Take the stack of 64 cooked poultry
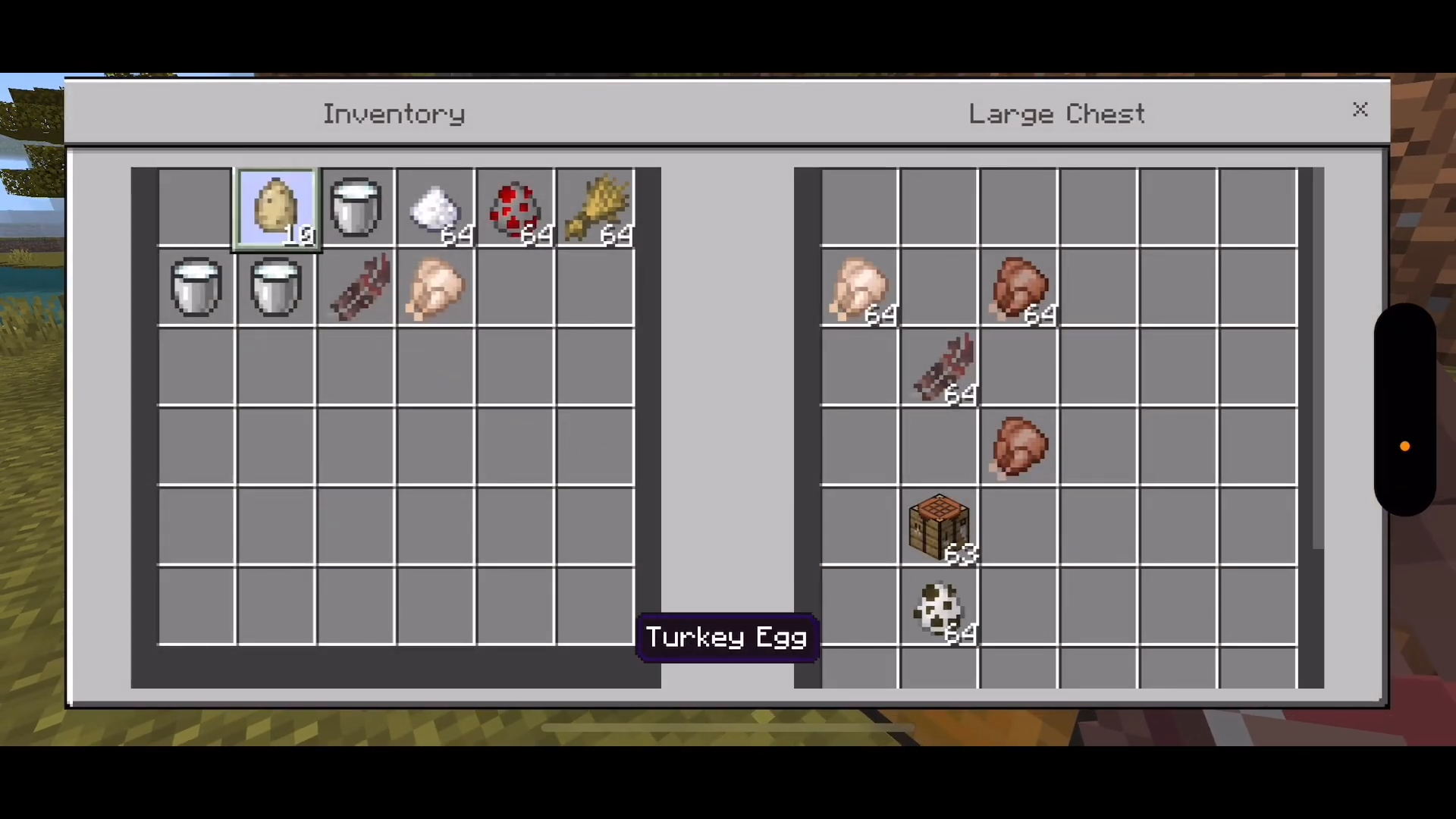The height and width of the screenshot is (819, 1456). pyautogui.click(x=1019, y=288)
